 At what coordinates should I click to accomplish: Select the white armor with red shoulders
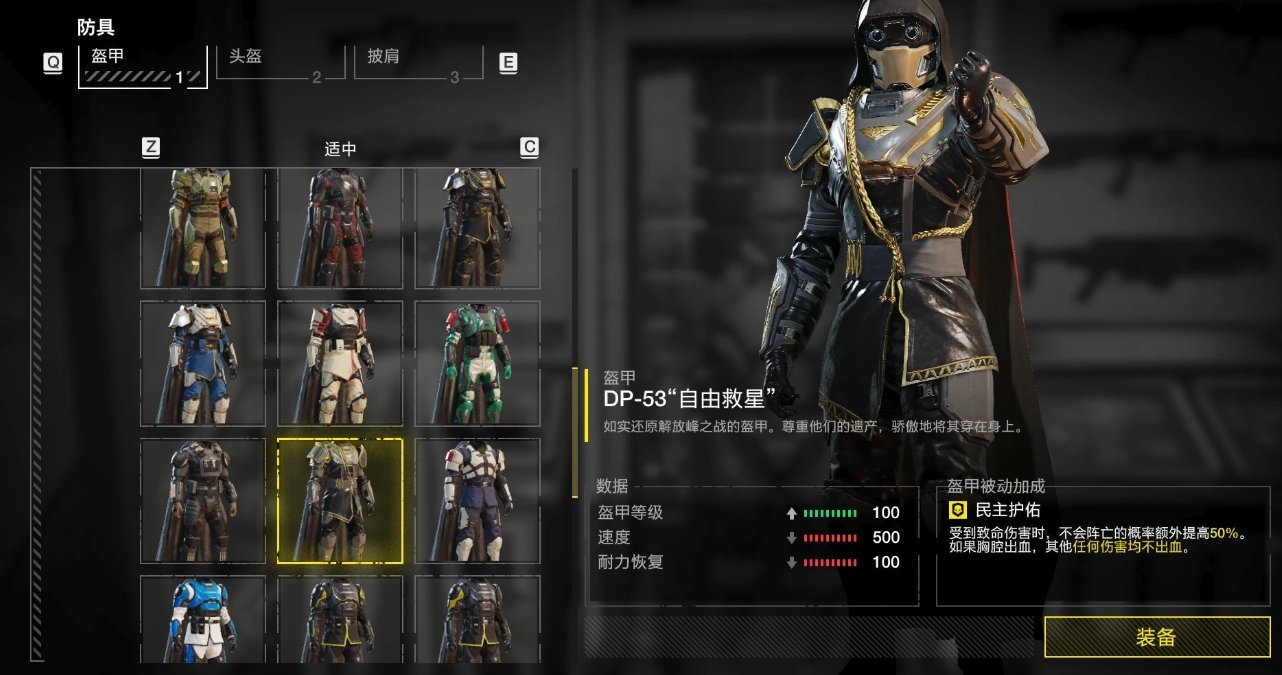coord(340,363)
